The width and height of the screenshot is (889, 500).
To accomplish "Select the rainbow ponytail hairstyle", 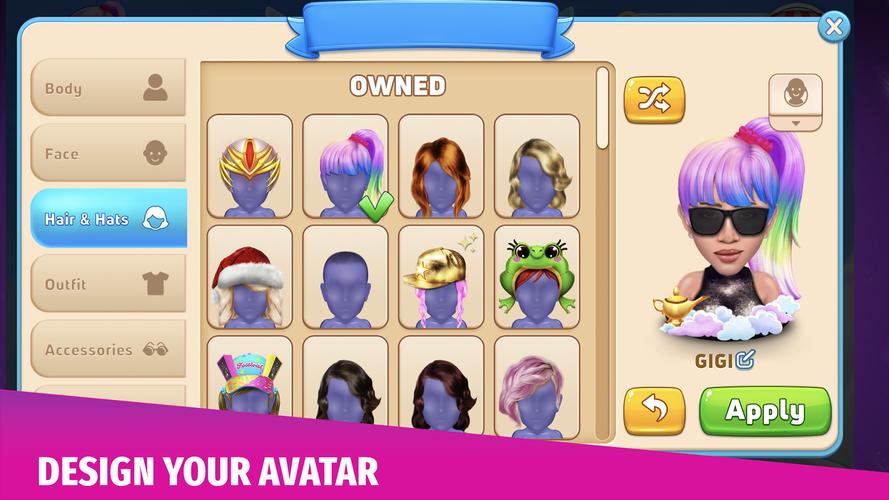I will click(x=345, y=166).
